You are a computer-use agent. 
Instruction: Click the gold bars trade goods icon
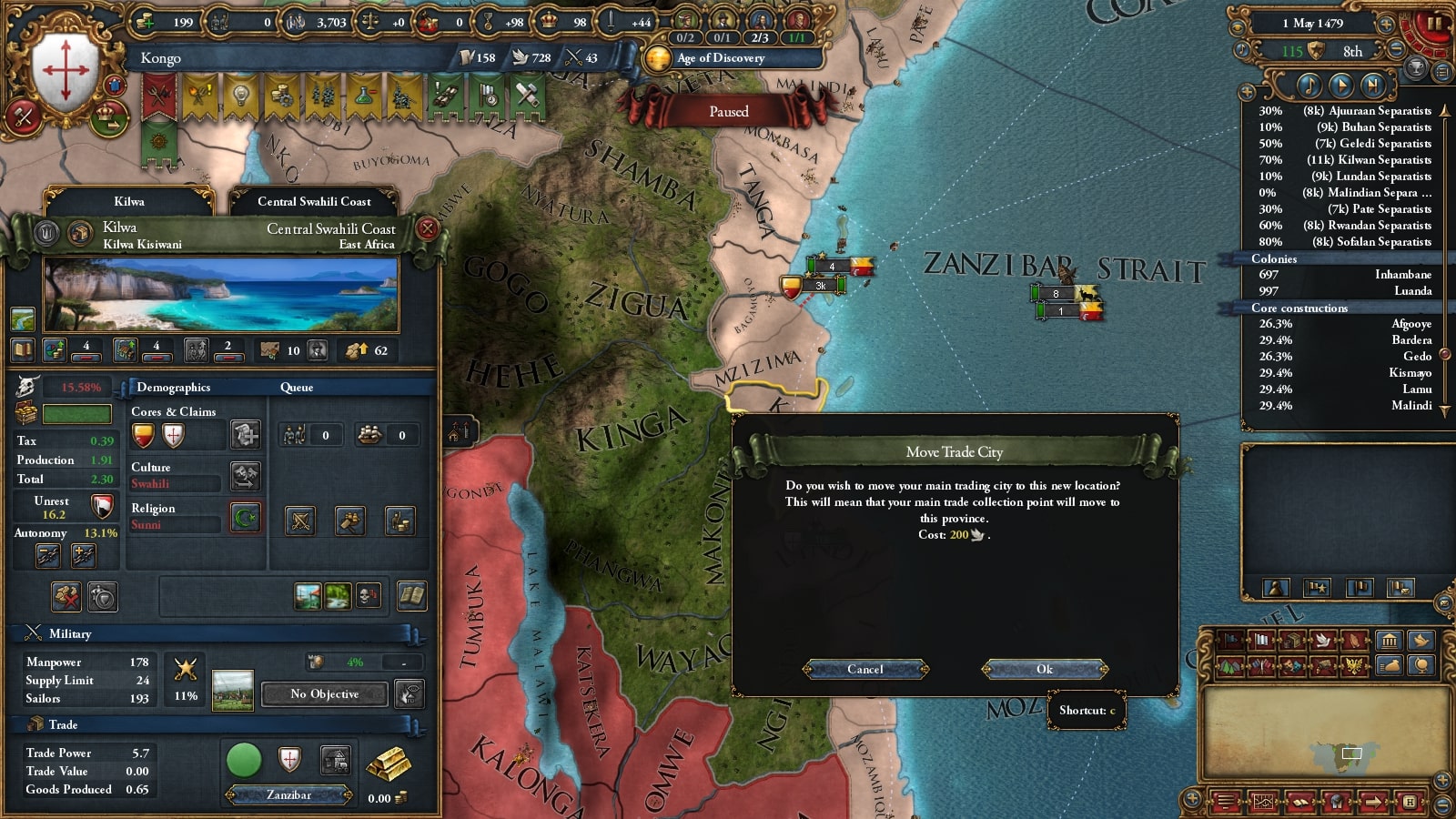coord(388,766)
